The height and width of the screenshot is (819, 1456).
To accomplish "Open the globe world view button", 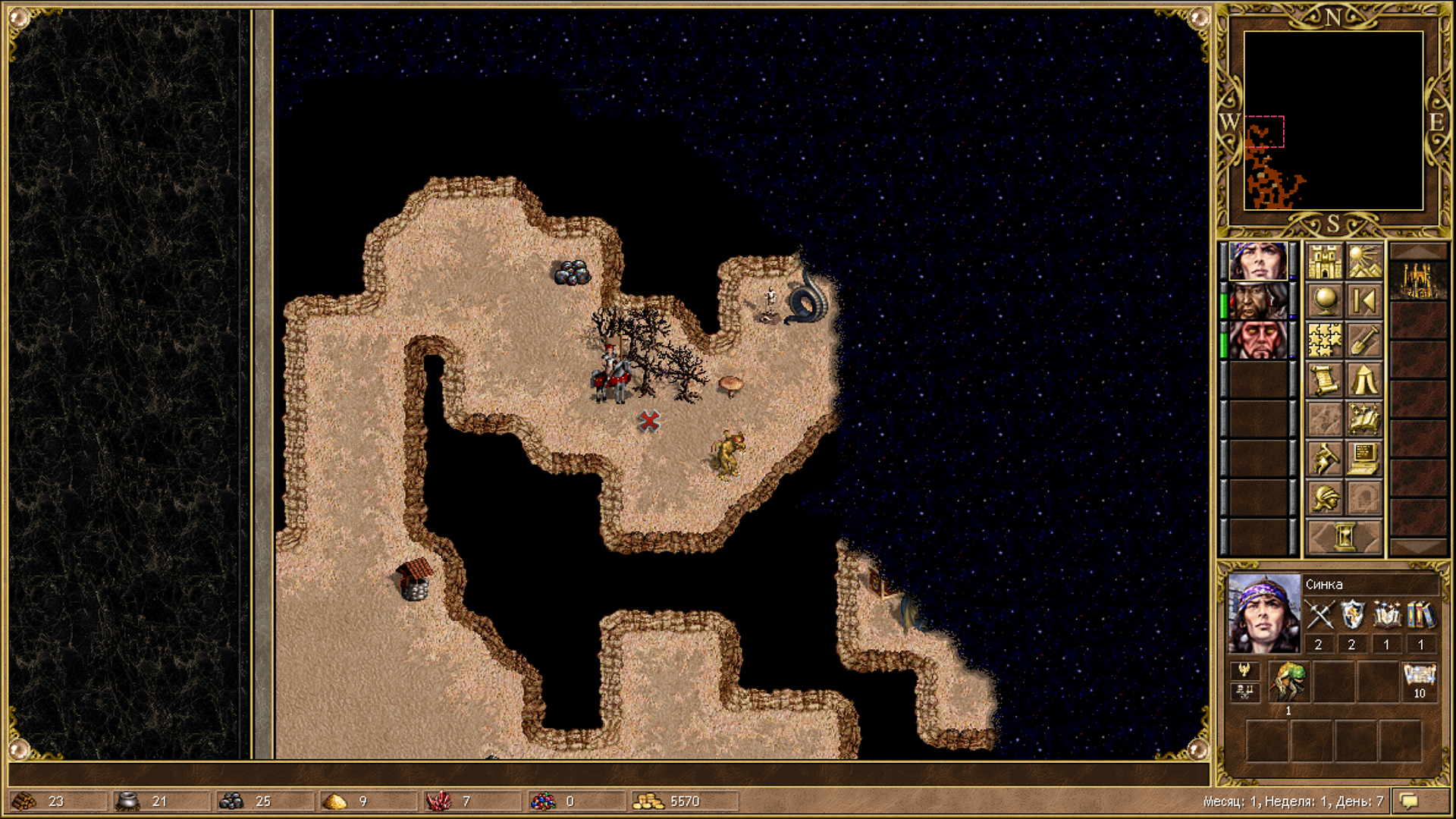I will [x=1325, y=300].
